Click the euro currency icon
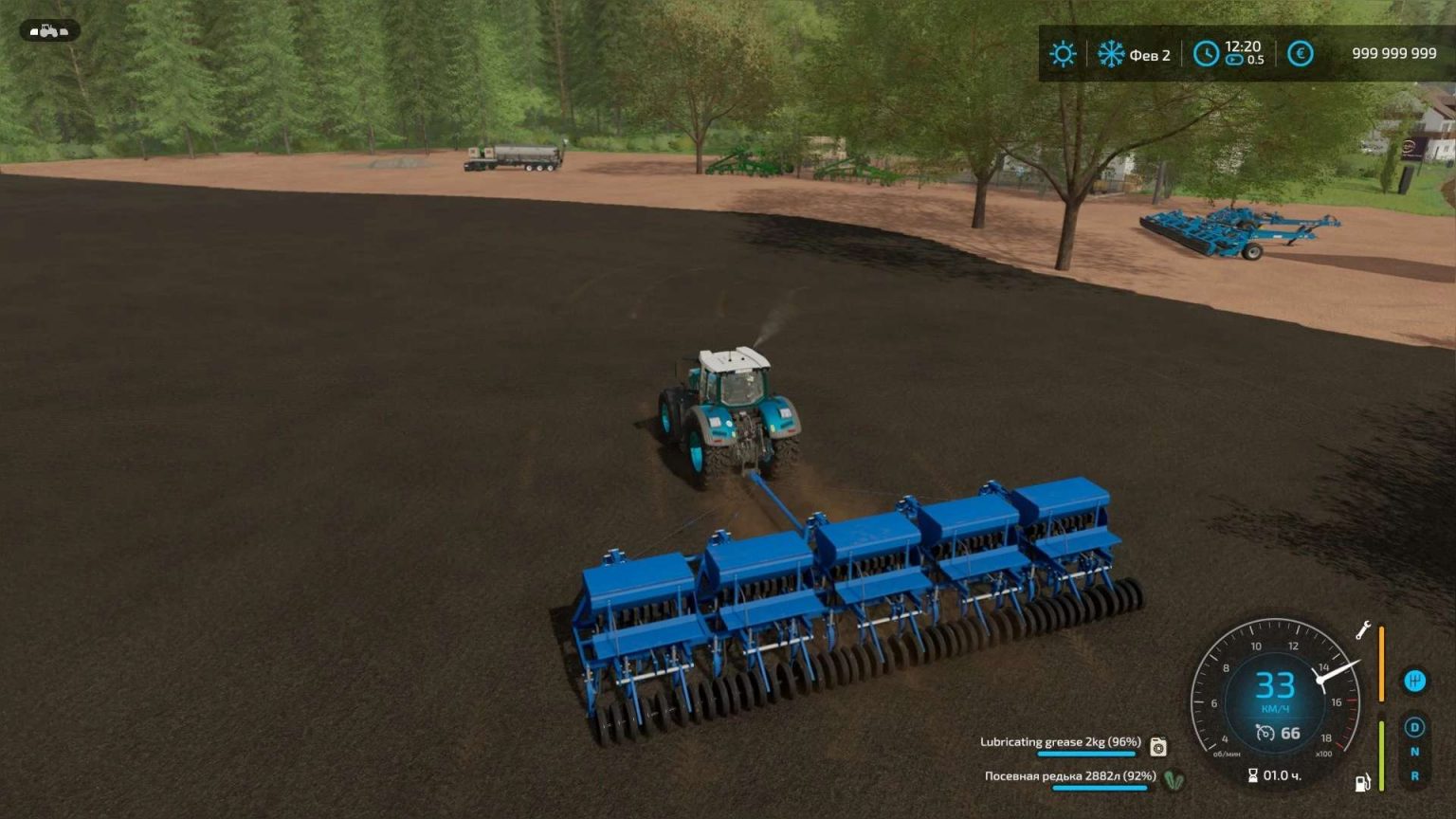The height and width of the screenshot is (819, 1456). [1301, 54]
